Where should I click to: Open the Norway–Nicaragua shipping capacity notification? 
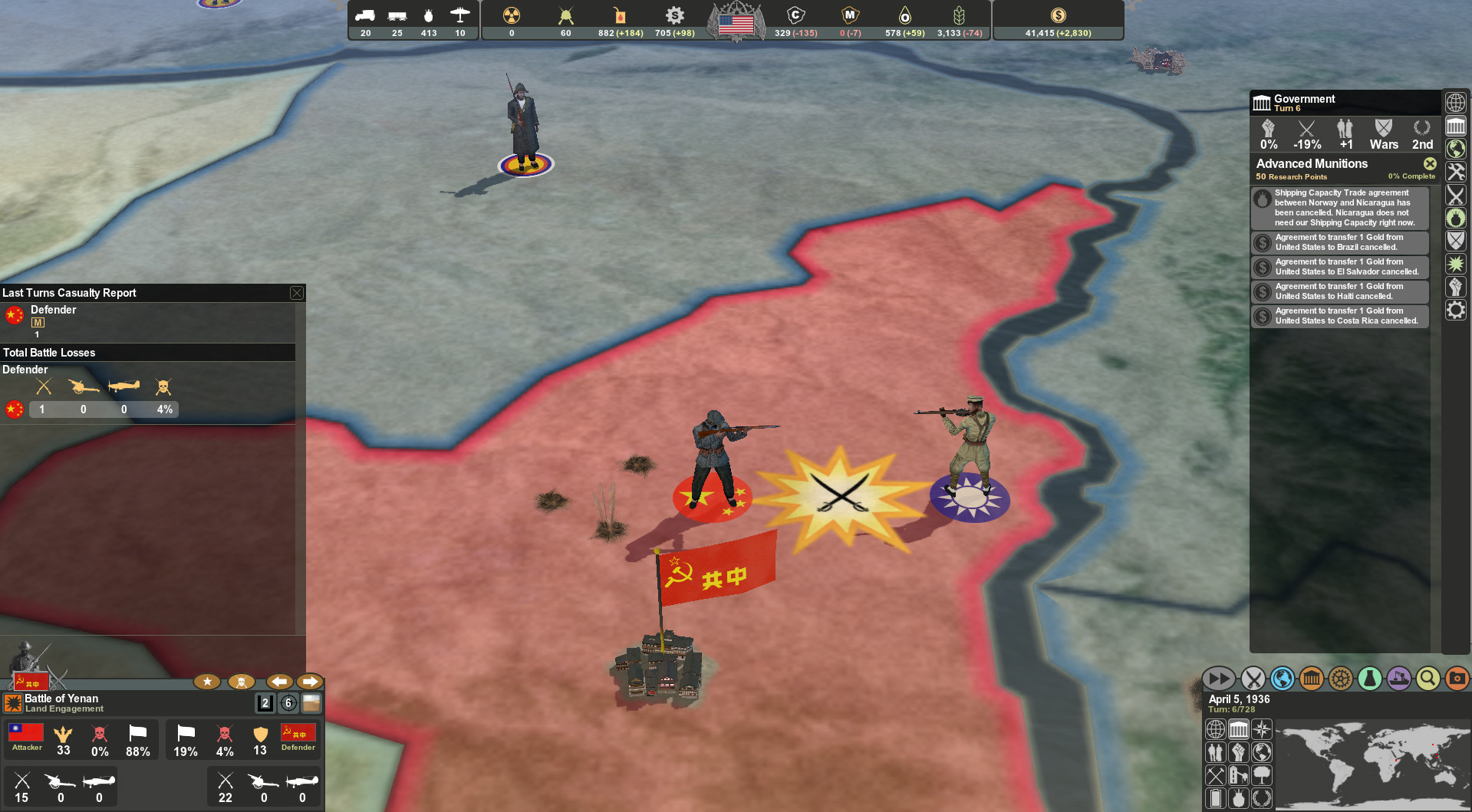tap(1339, 208)
